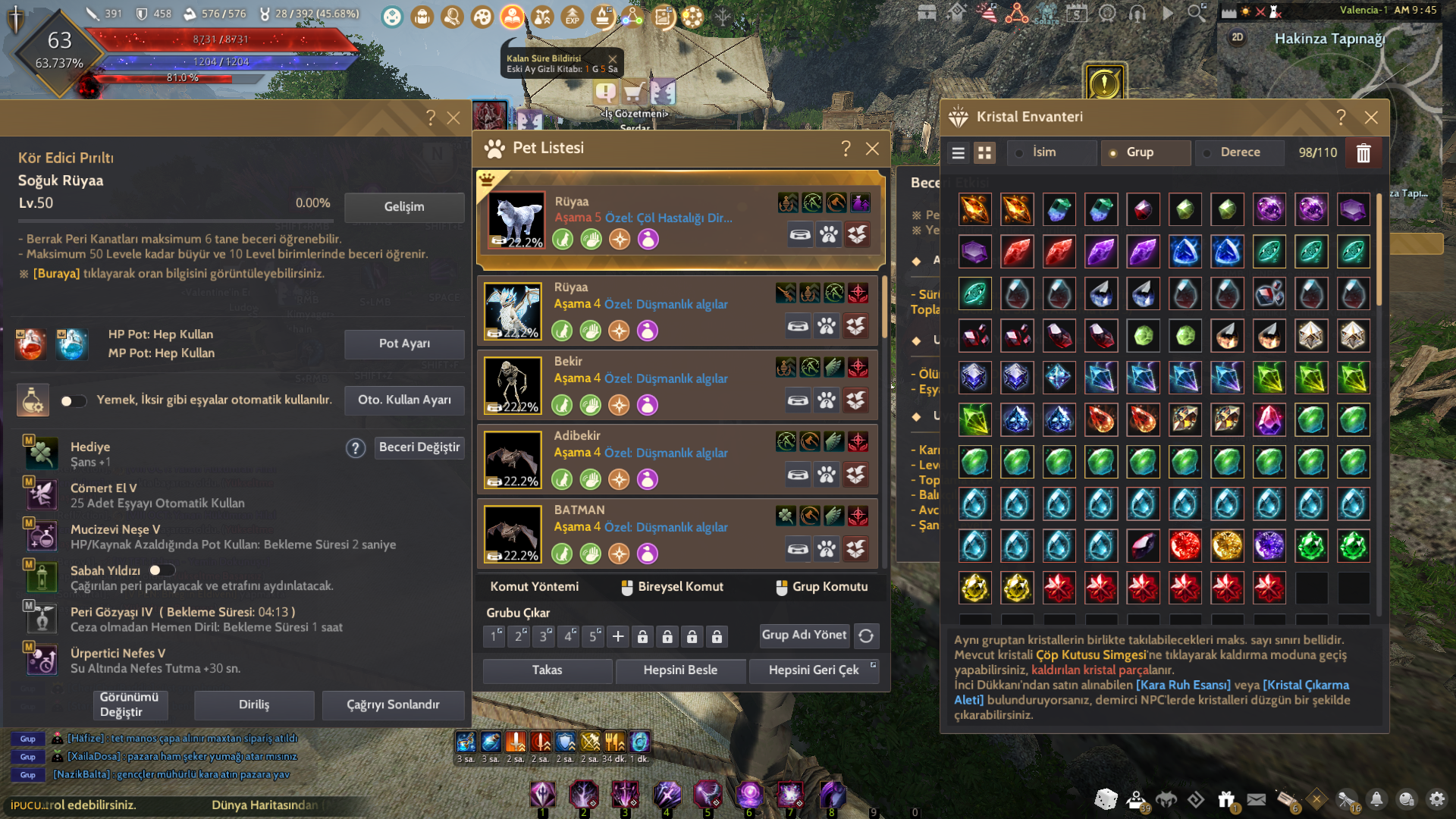Close the Pet Listesi window
This screenshot has height=819, width=1456.
click(872, 149)
